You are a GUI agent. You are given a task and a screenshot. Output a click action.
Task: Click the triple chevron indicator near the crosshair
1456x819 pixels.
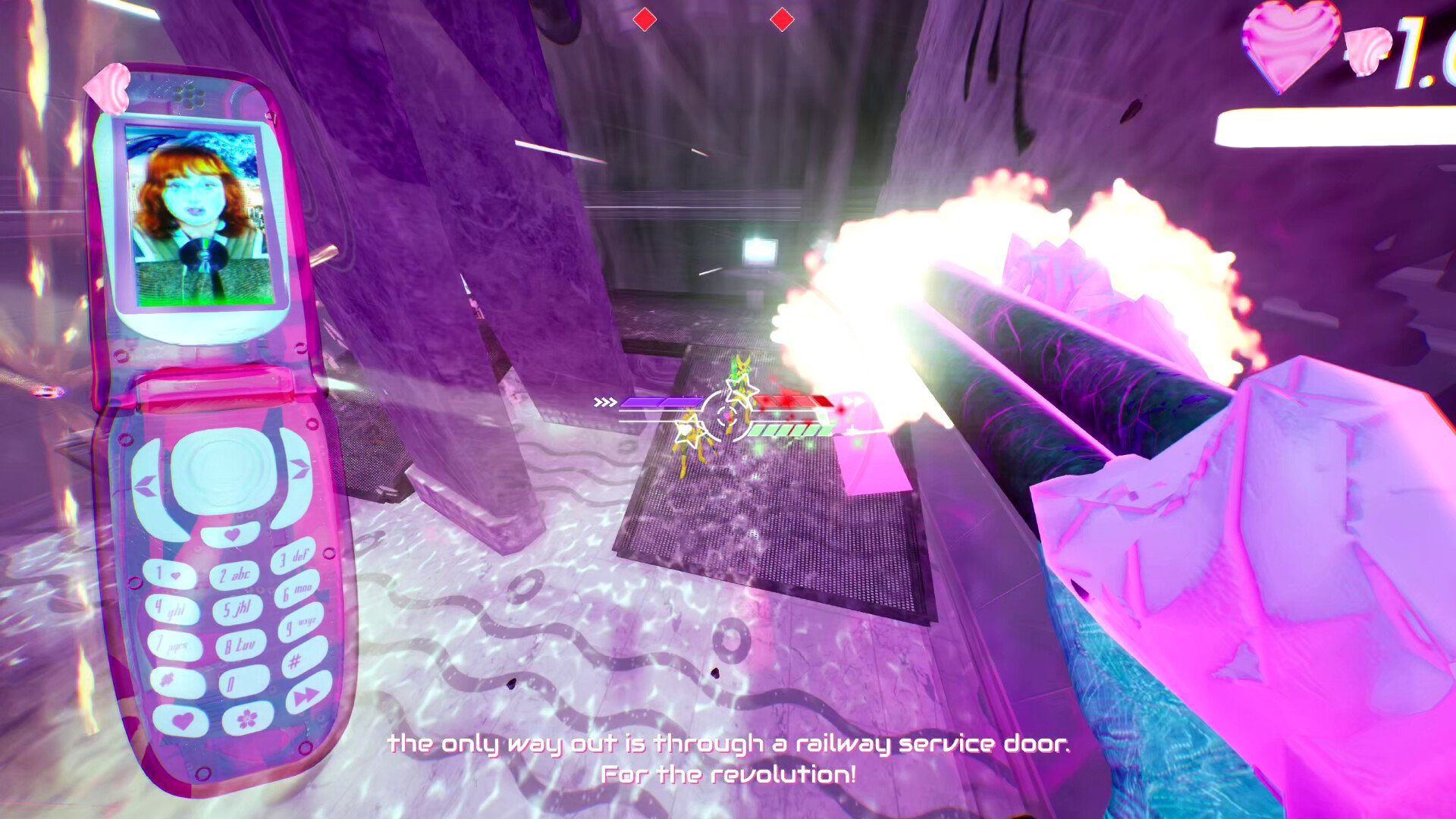click(x=606, y=402)
